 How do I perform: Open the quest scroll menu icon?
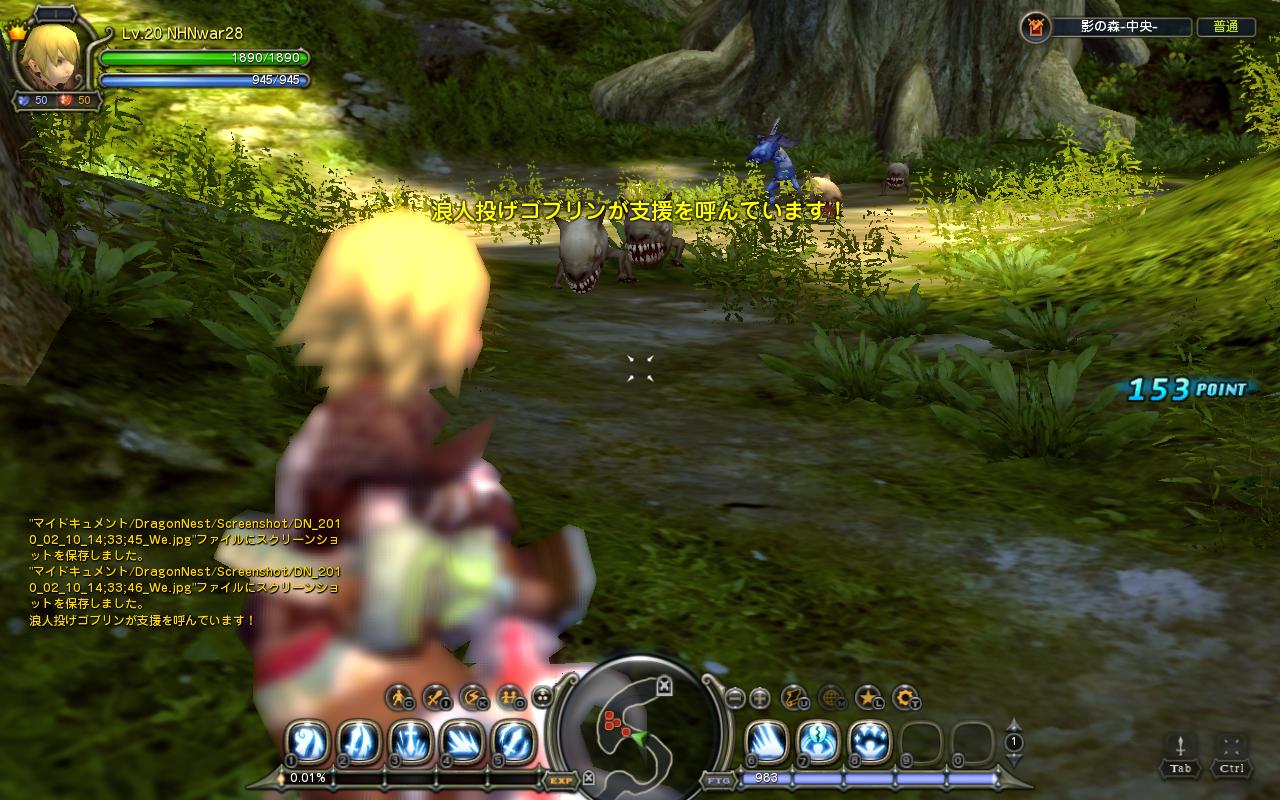click(795, 697)
